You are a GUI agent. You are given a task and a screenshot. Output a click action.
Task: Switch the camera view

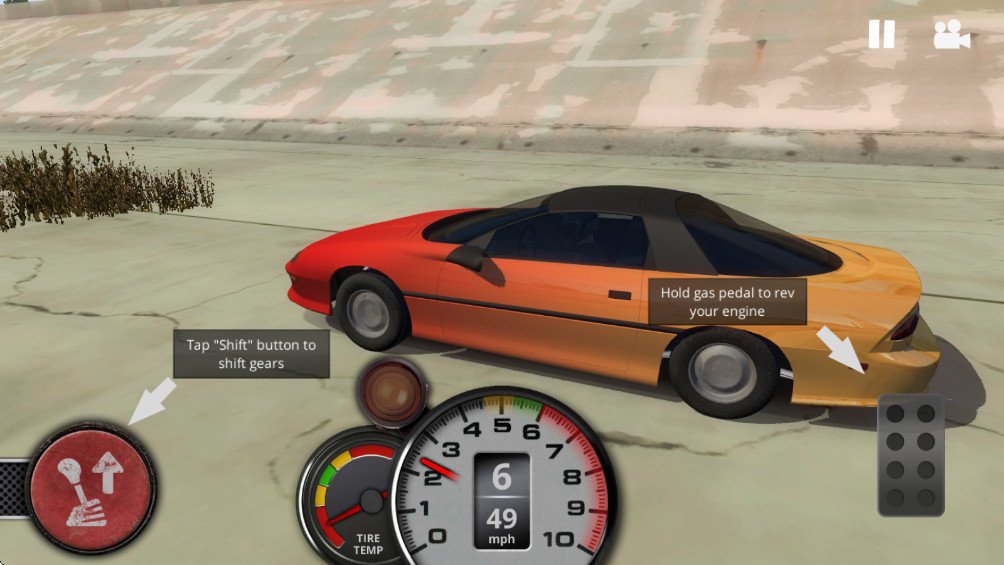click(x=951, y=35)
